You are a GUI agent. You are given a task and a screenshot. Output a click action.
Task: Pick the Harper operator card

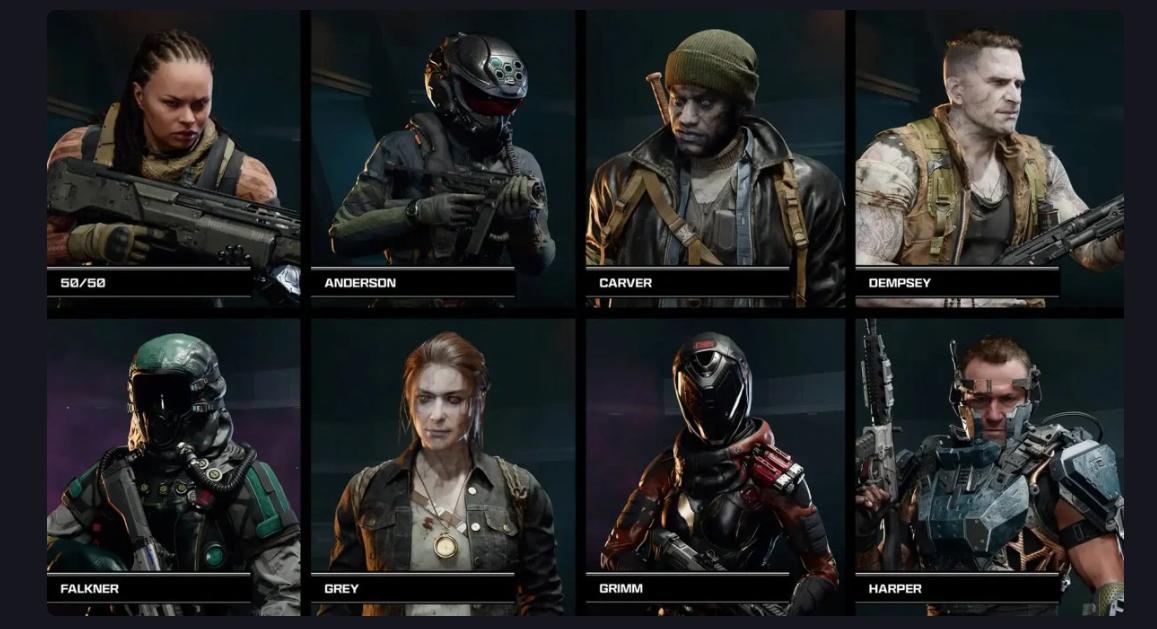[989, 465]
